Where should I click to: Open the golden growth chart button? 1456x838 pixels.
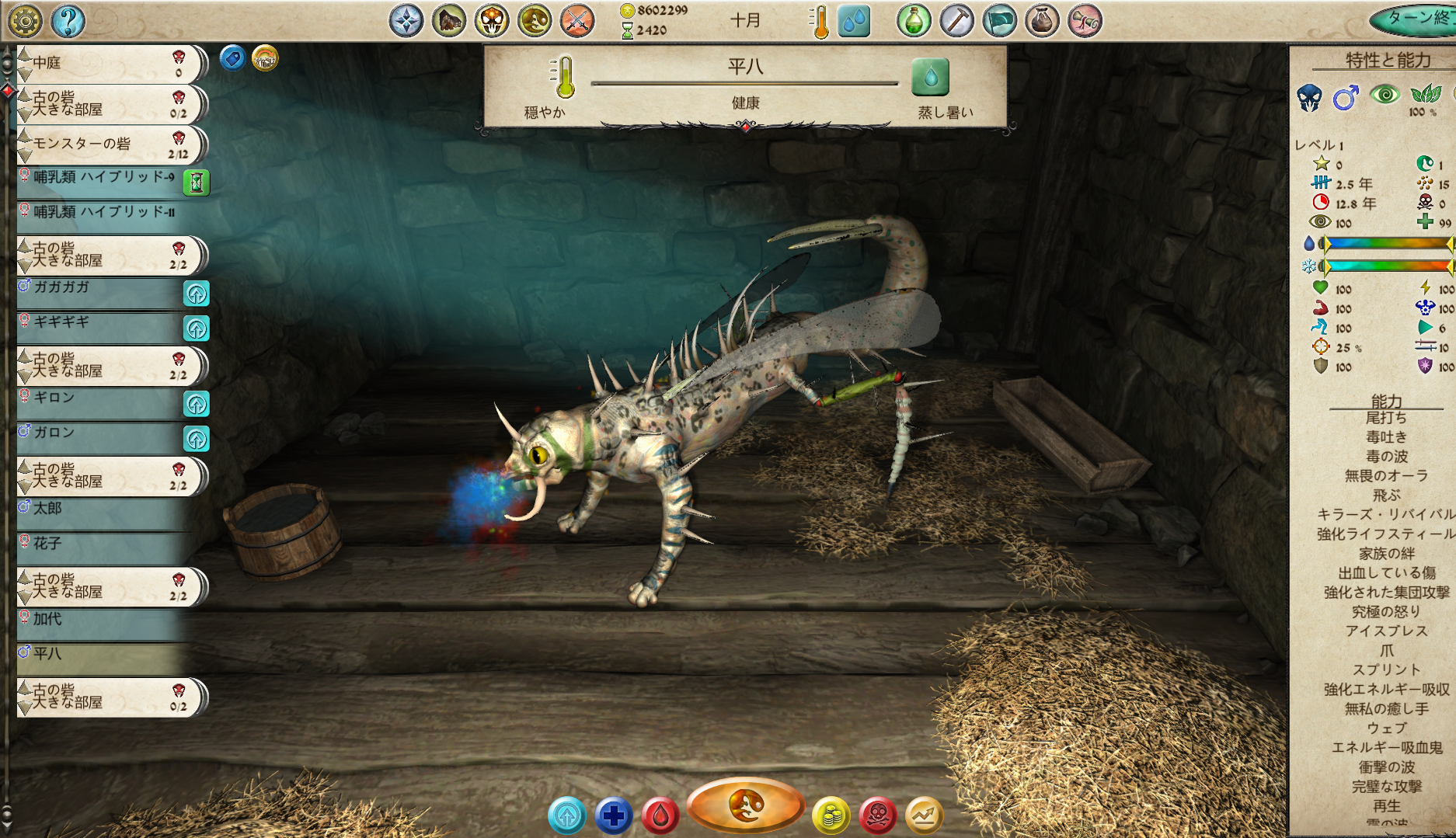click(x=924, y=815)
